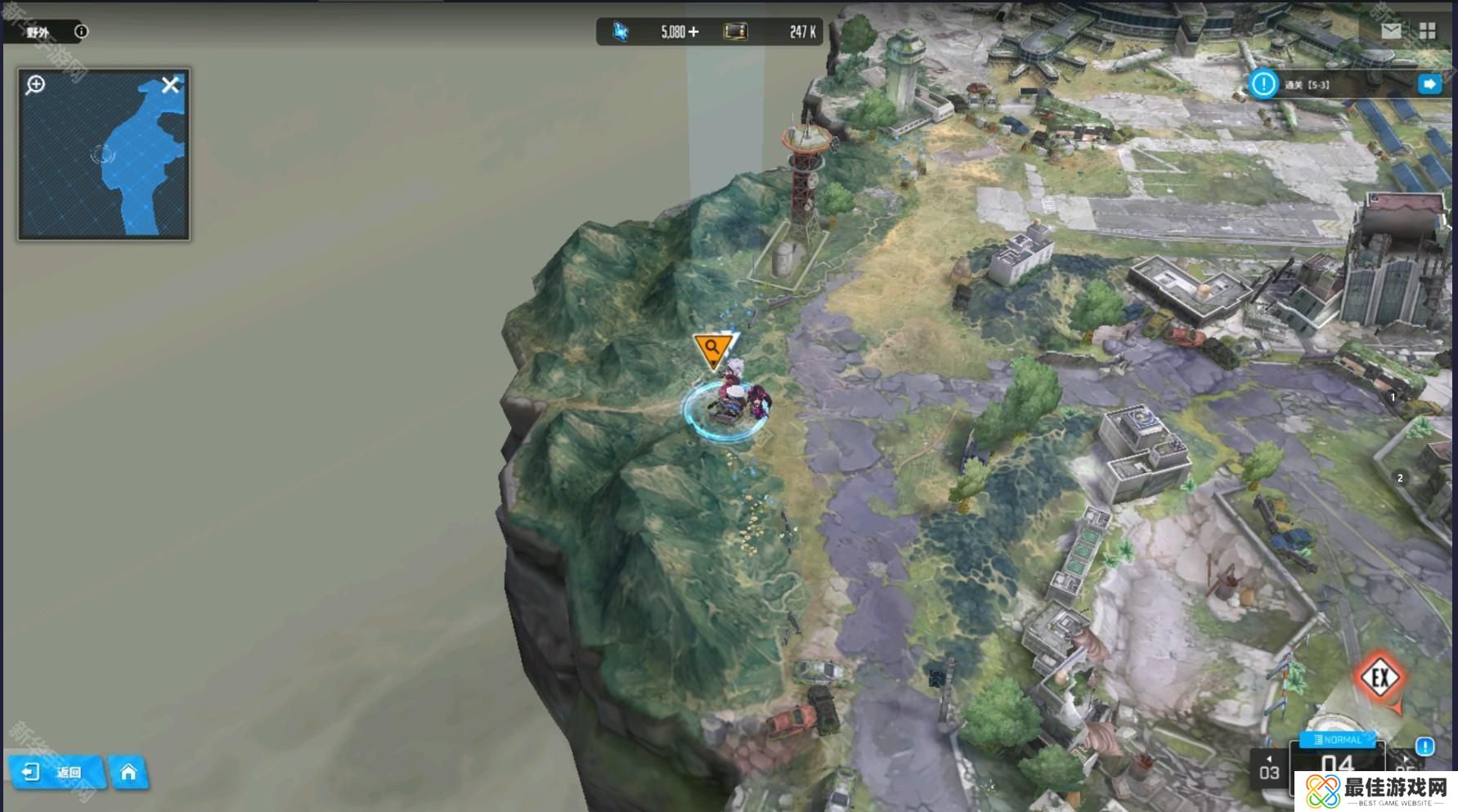Open the four-square grid menu

point(1428,31)
